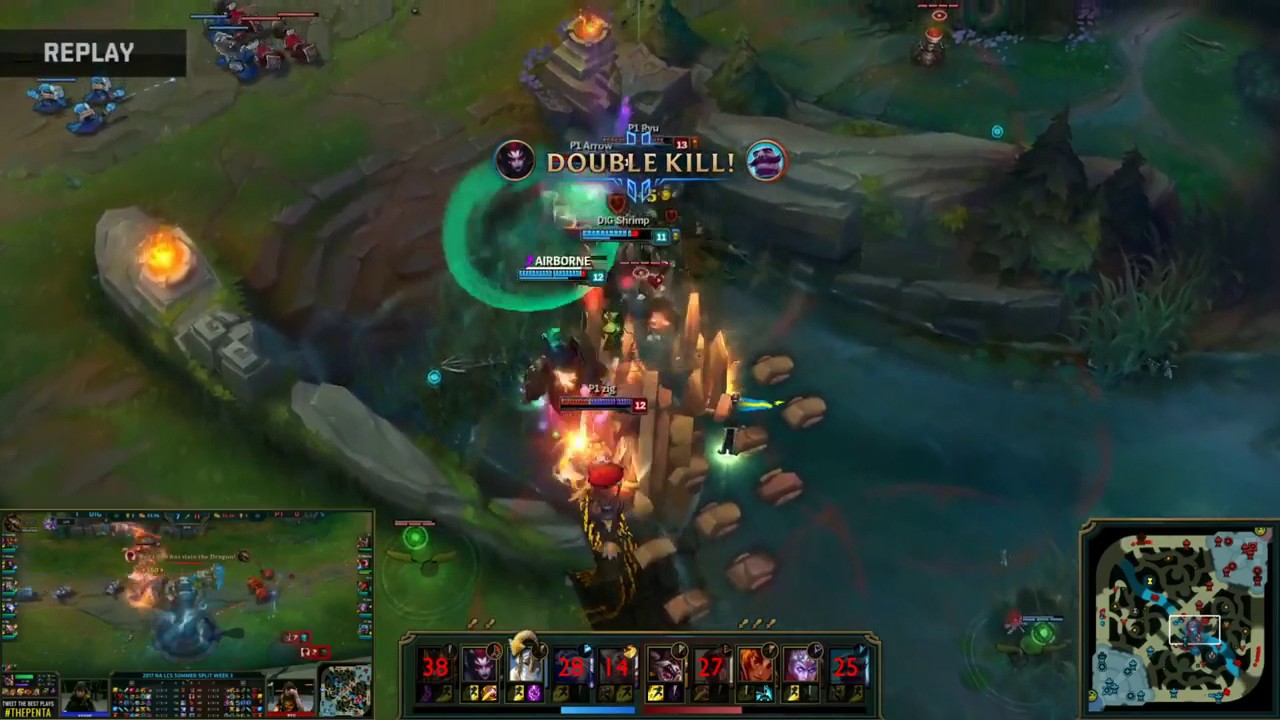Select the champion portrait with the 38-second respawn timer
This screenshot has height=720, width=1280.
[x=435, y=667]
